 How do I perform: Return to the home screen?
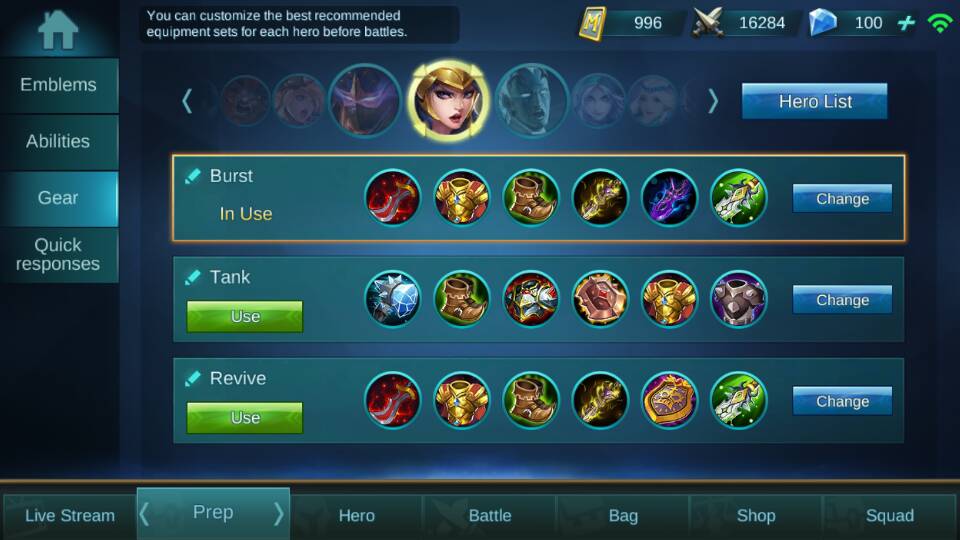(58, 29)
